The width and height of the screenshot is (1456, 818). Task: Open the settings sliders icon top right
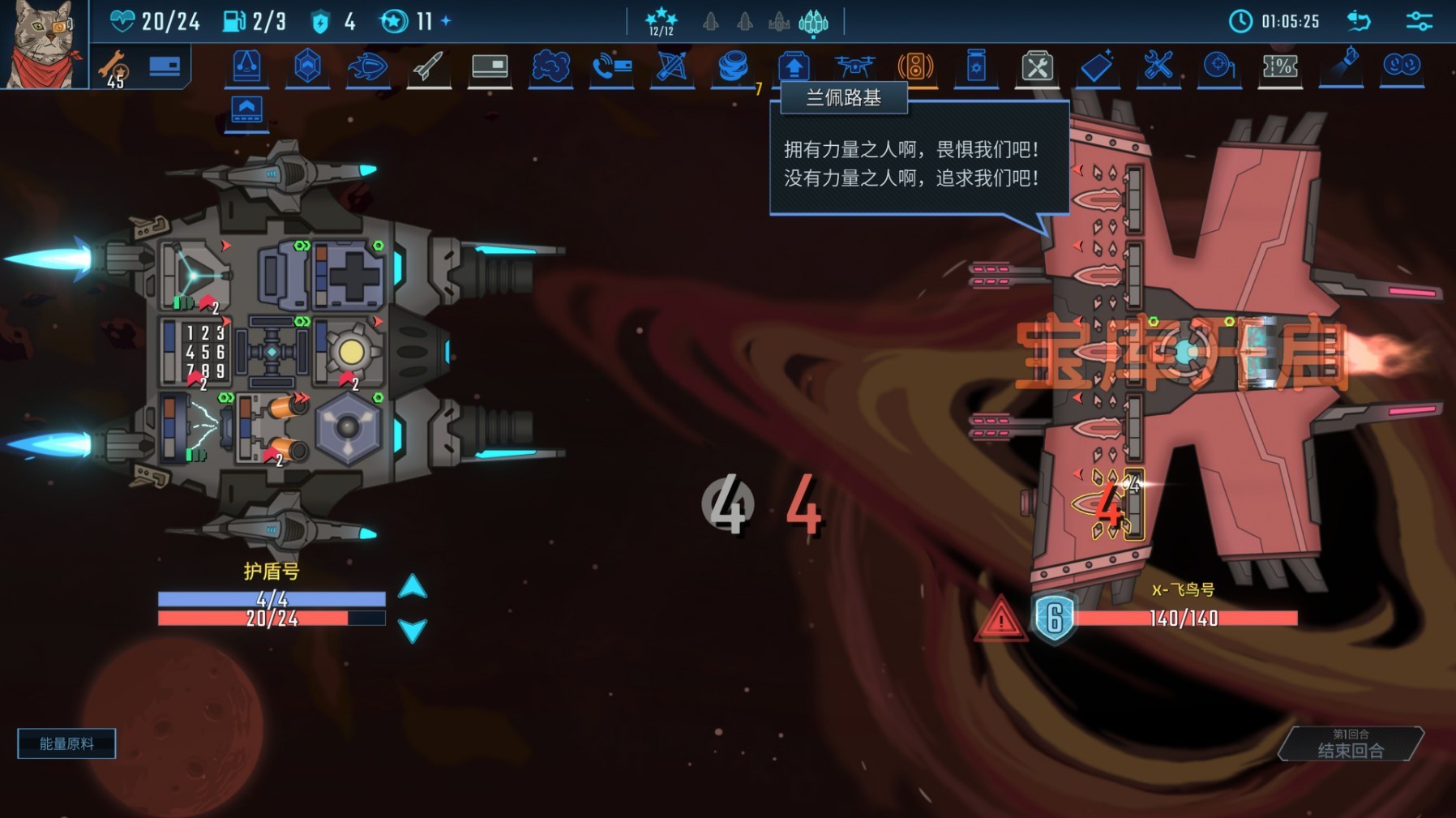1419,20
